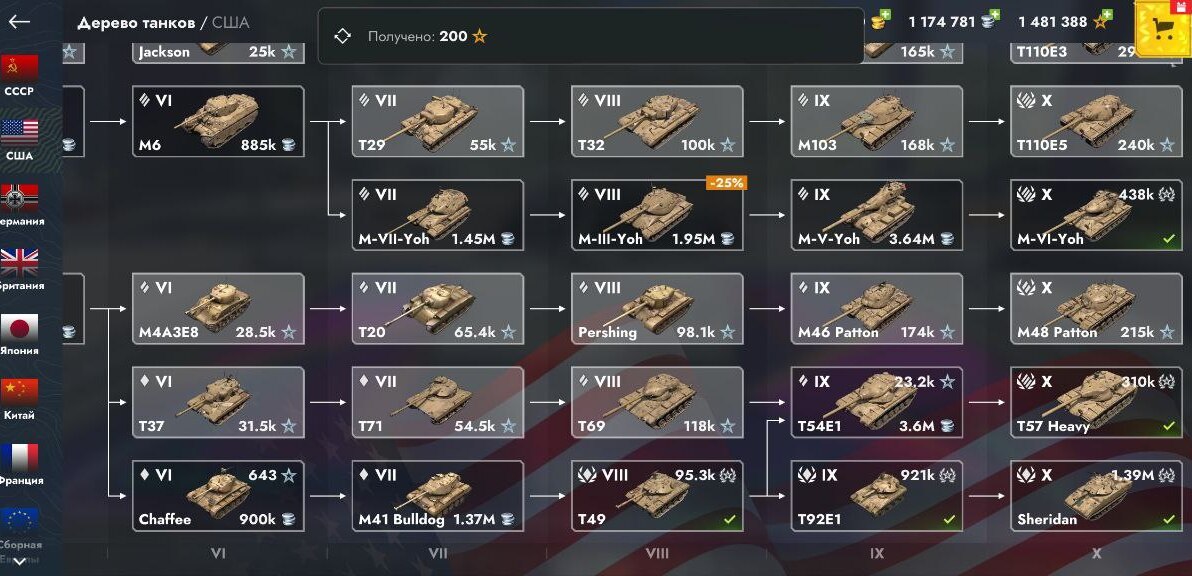Open the T57 Heavy tank node
1192x576 pixels.
(x=1096, y=402)
